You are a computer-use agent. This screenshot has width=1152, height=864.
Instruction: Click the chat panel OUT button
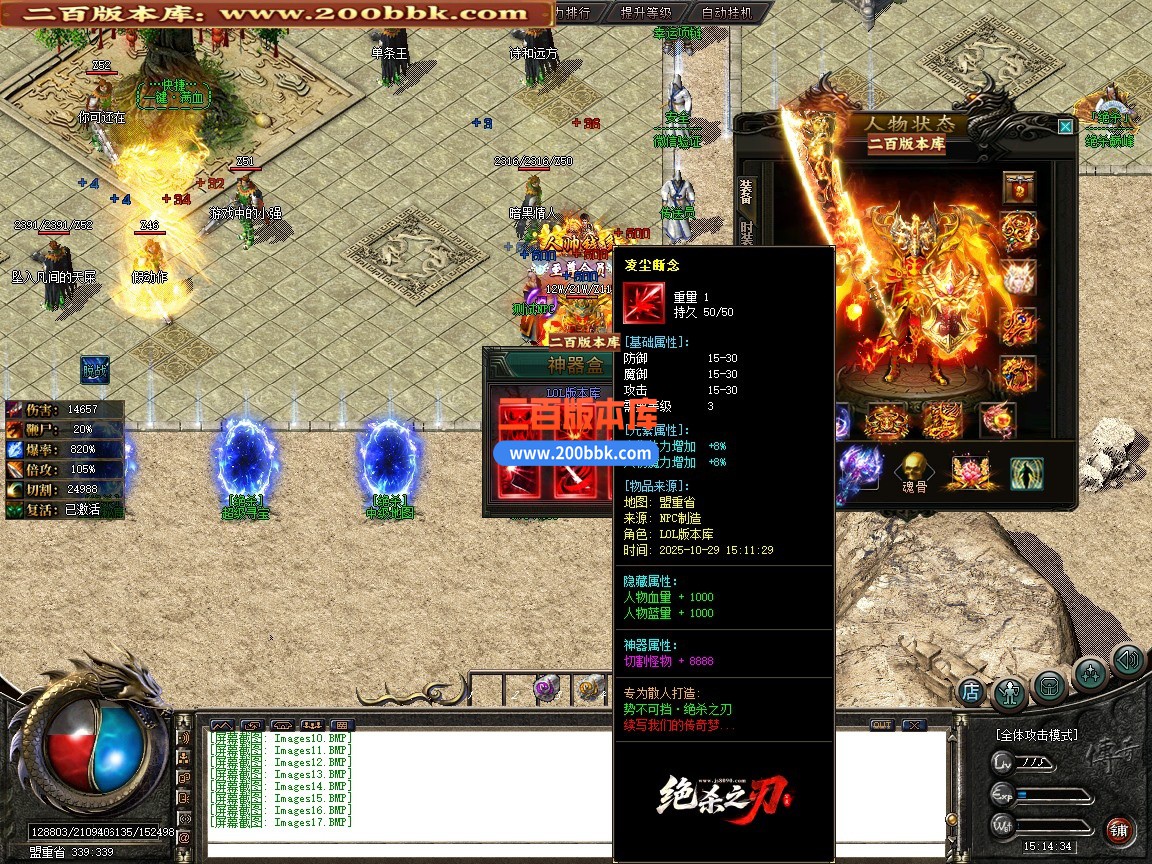tap(881, 724)
